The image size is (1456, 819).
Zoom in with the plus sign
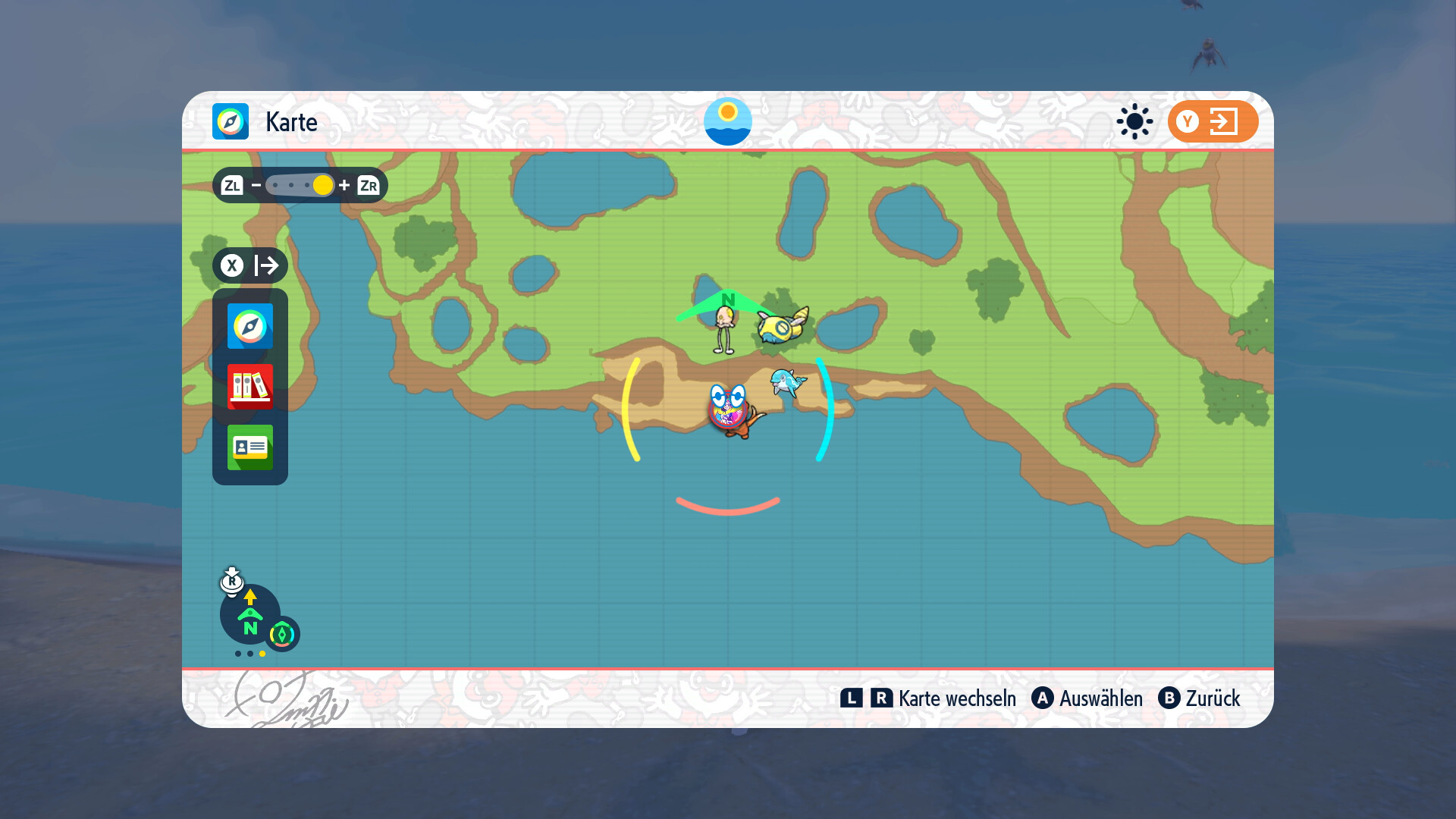coord(344,185)
